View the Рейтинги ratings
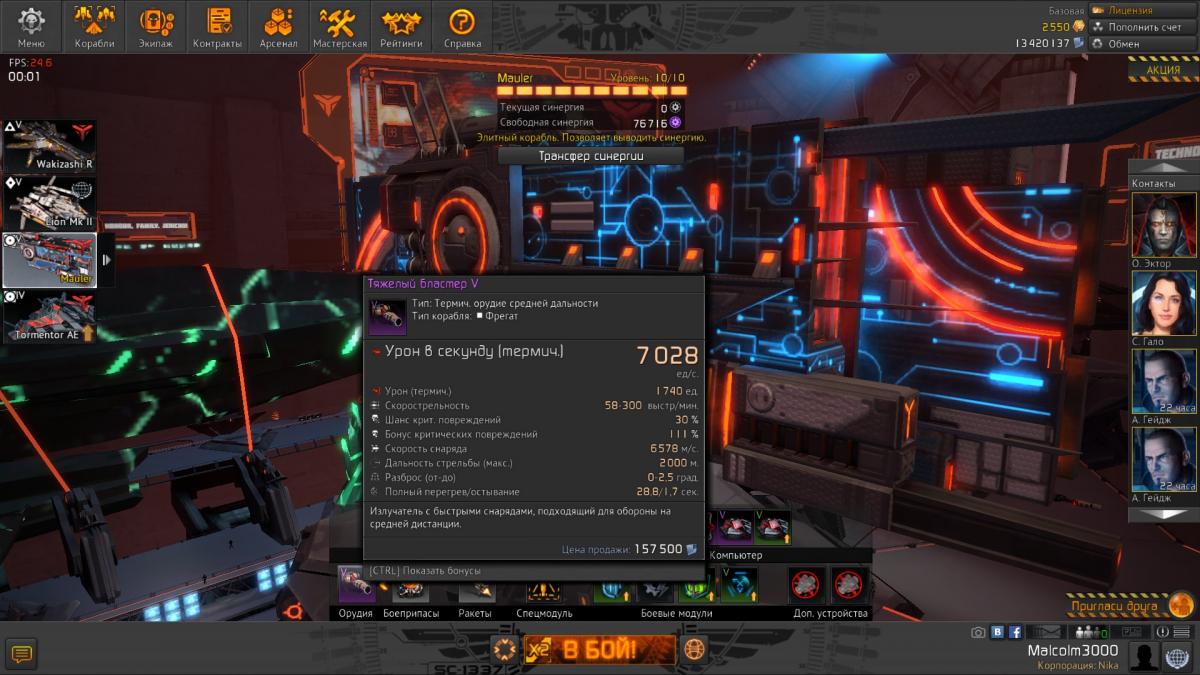 (x=401, y=27)
